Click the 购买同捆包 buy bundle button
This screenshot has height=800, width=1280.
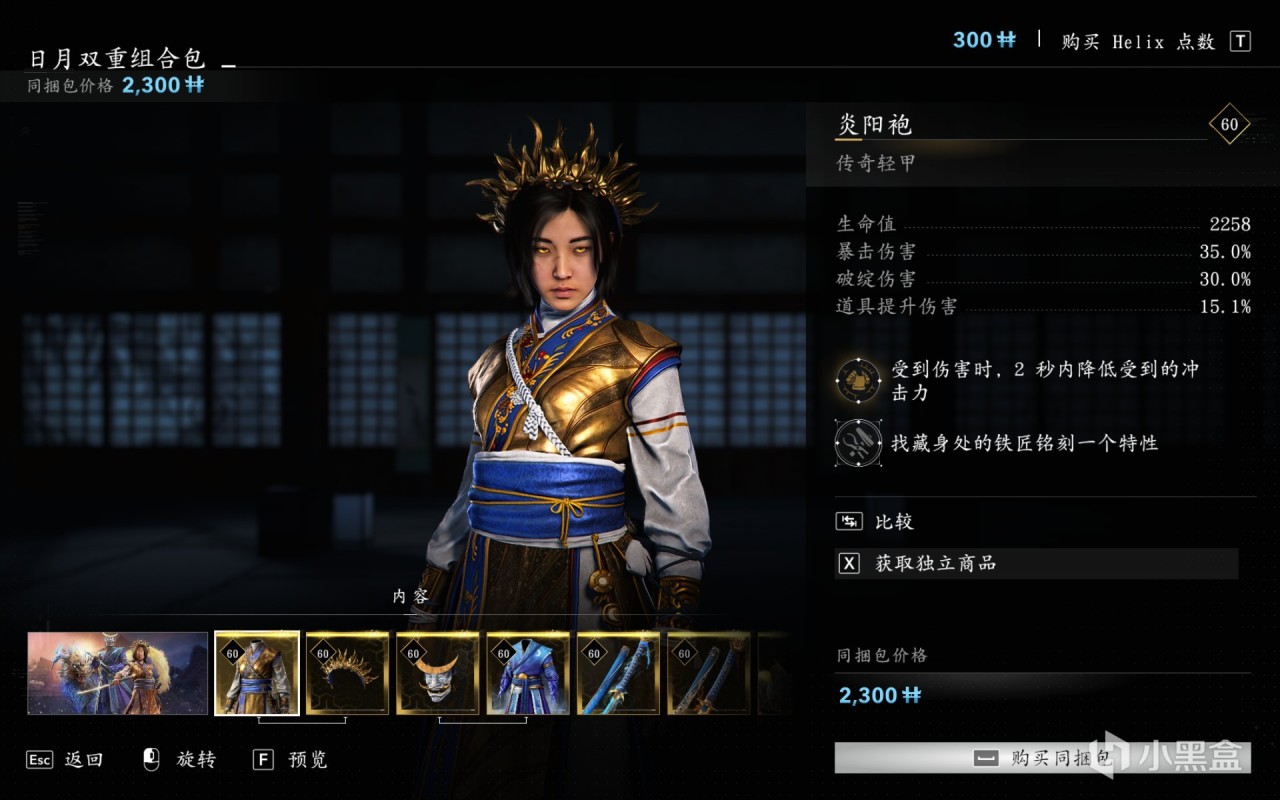coord(1042,758)
